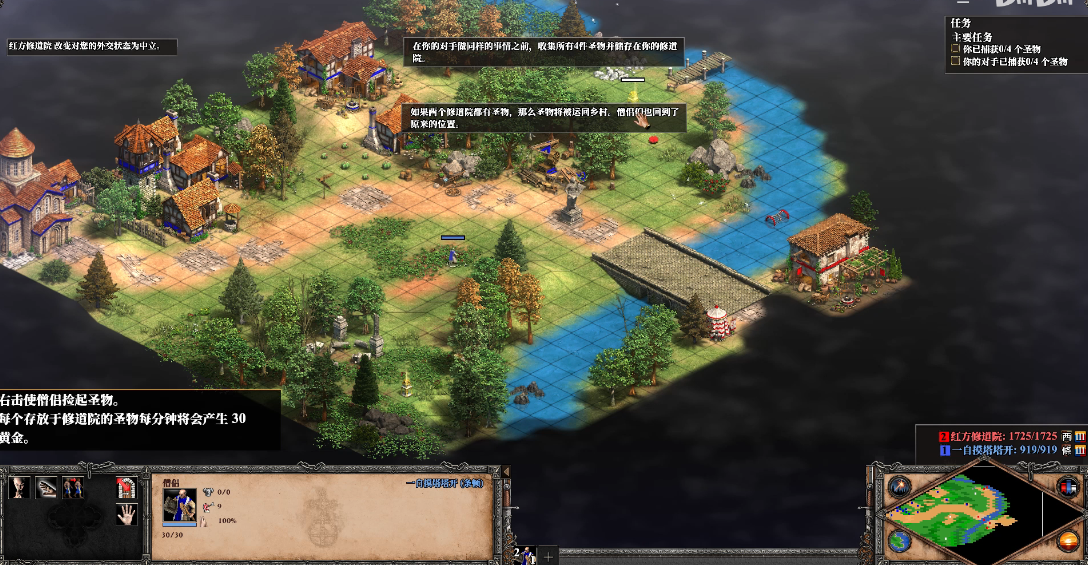Image resolution: width=1088 pixels, height=565 pixels.
Task: Click the red arrow garrison command icon
Action: point(125,488)
